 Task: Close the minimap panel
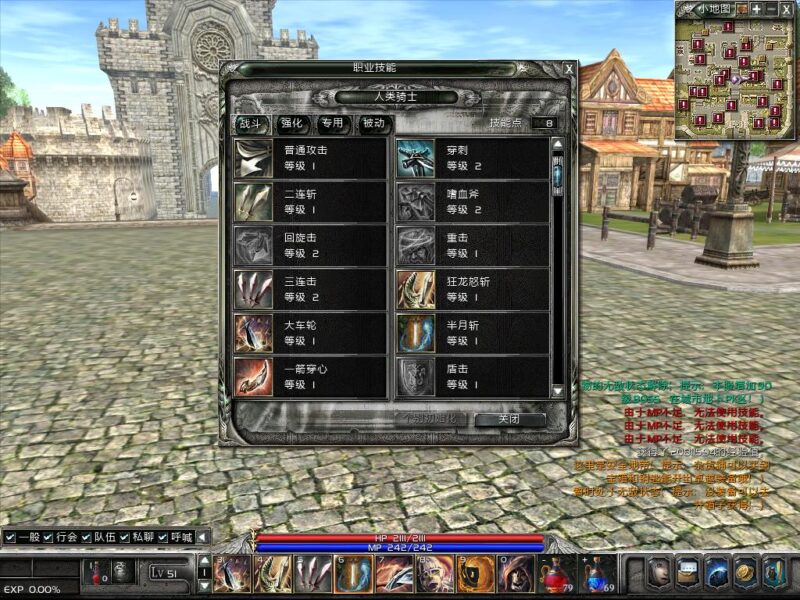point(787,9)
